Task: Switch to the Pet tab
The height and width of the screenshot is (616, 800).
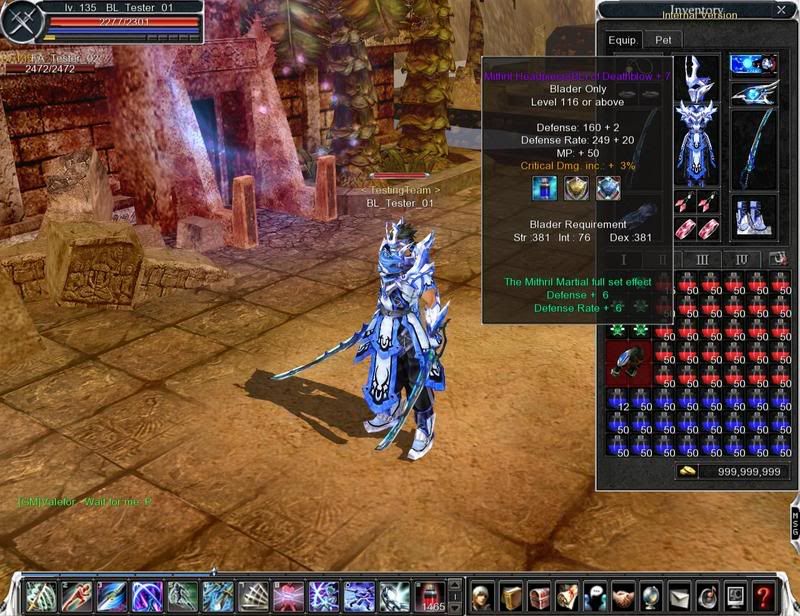Action: pyautogui.click(x=663, y=40)
